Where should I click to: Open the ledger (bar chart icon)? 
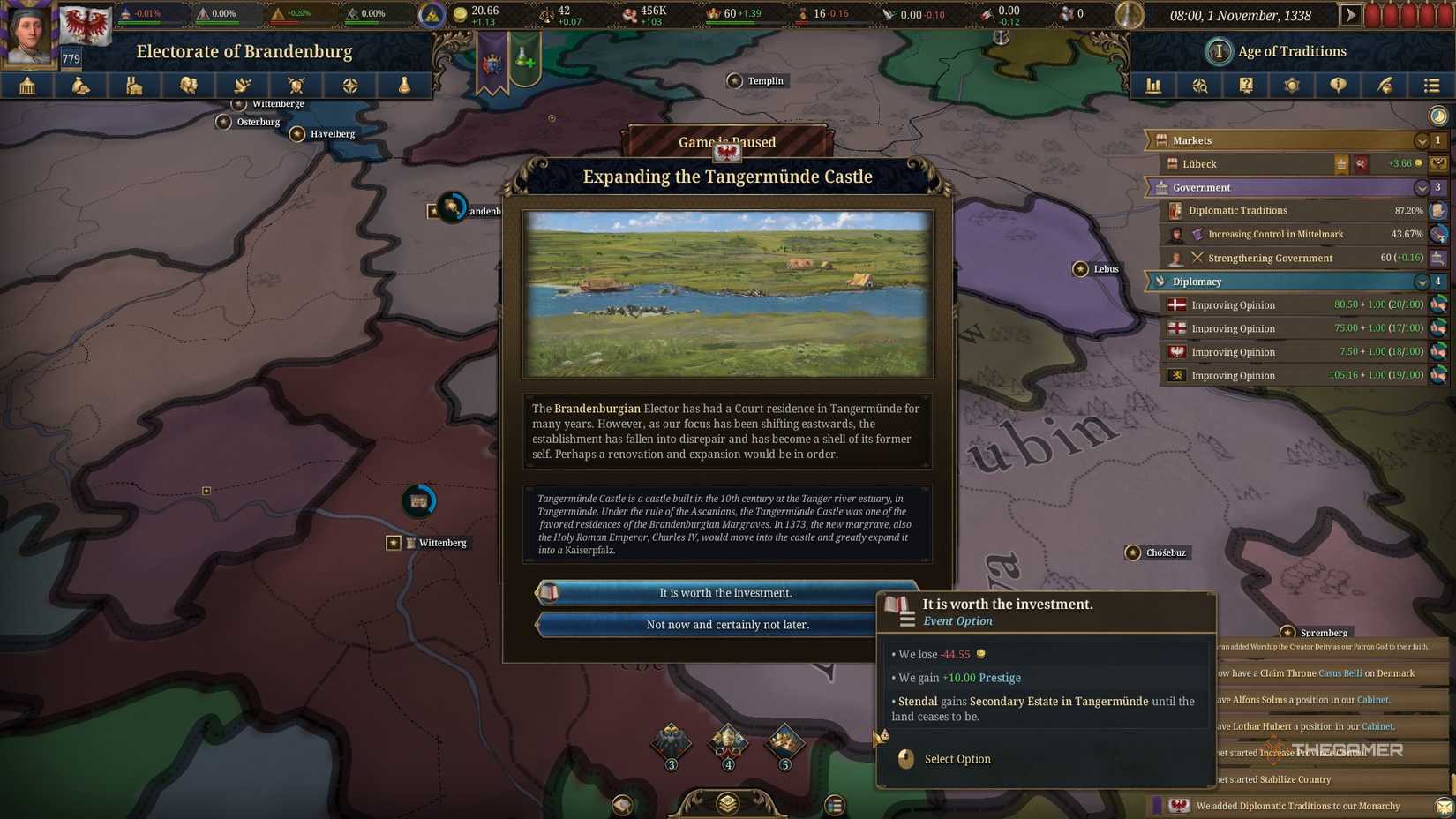click(1152, 86)
